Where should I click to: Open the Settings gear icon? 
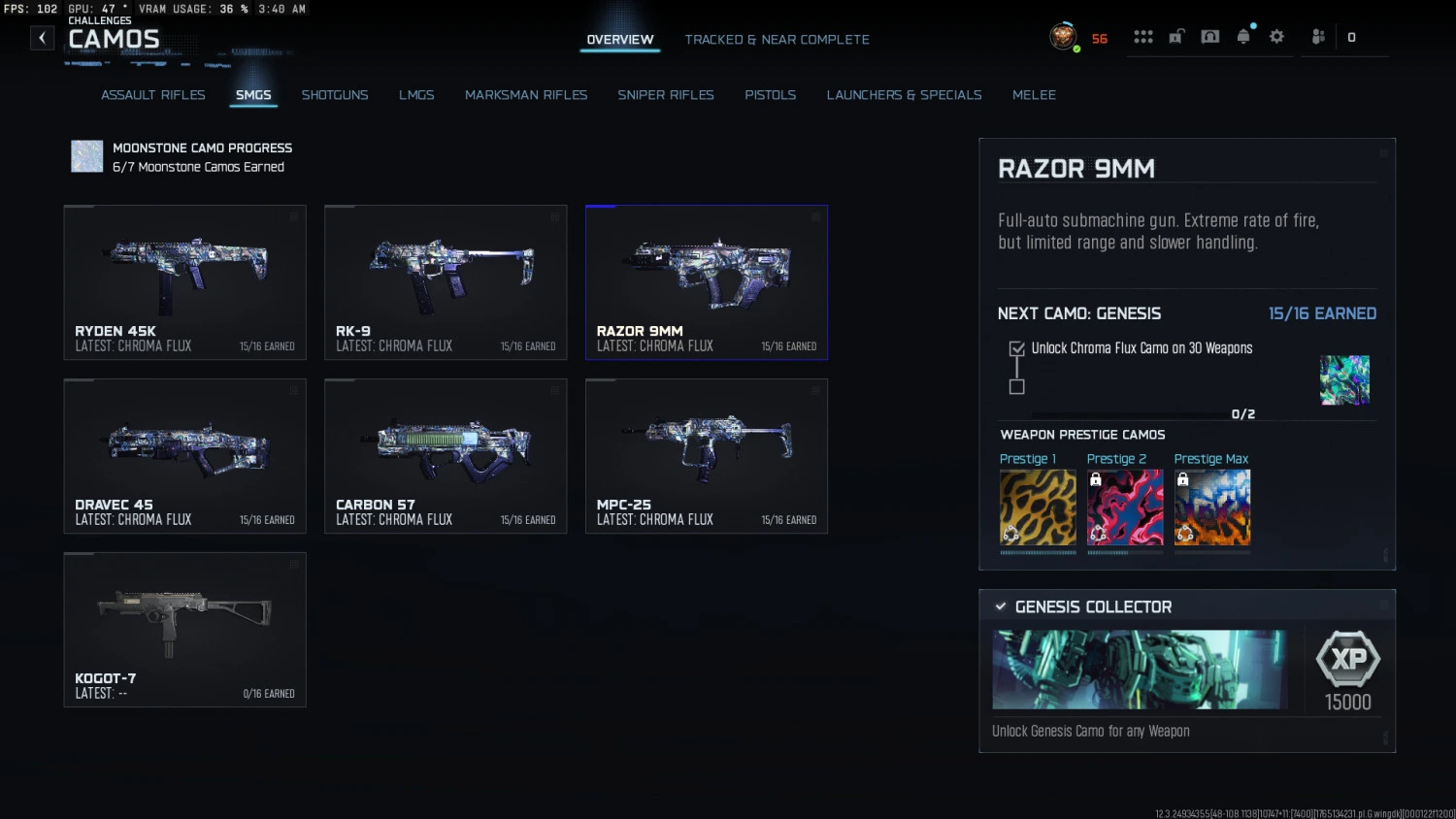point(1276,36)
